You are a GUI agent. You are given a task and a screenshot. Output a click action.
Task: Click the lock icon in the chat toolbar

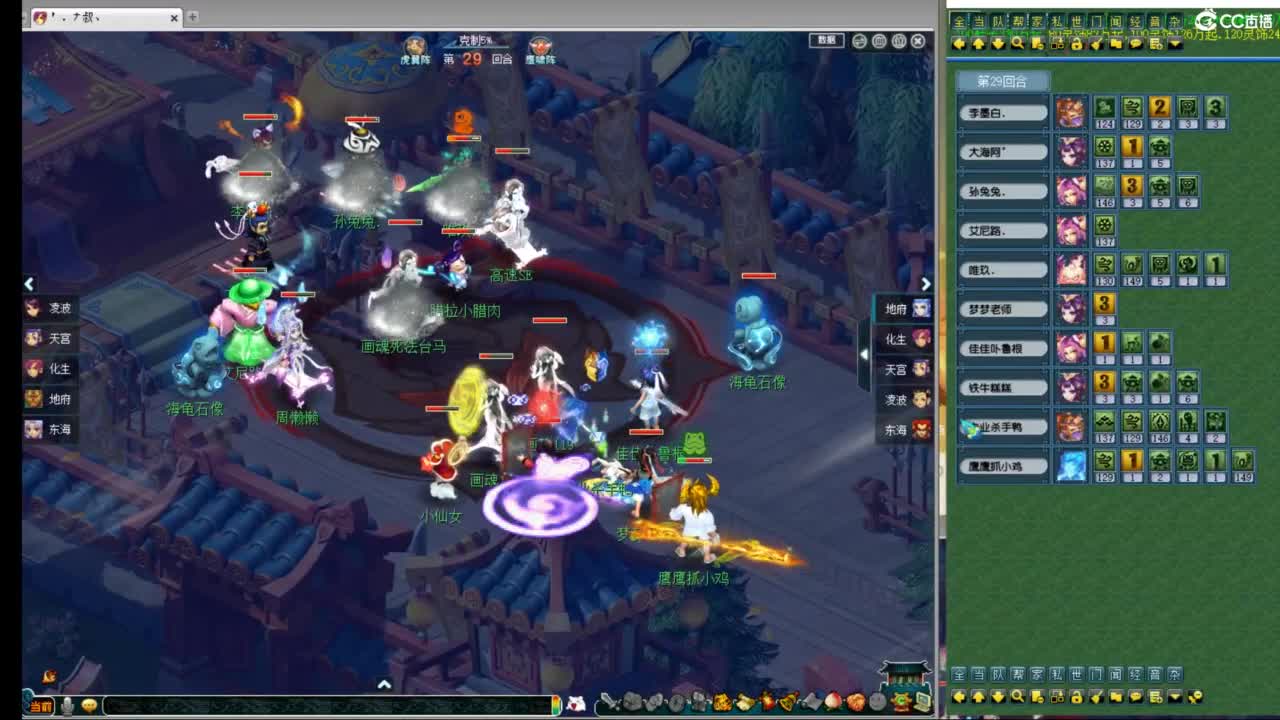click(x=1076, y=44)
